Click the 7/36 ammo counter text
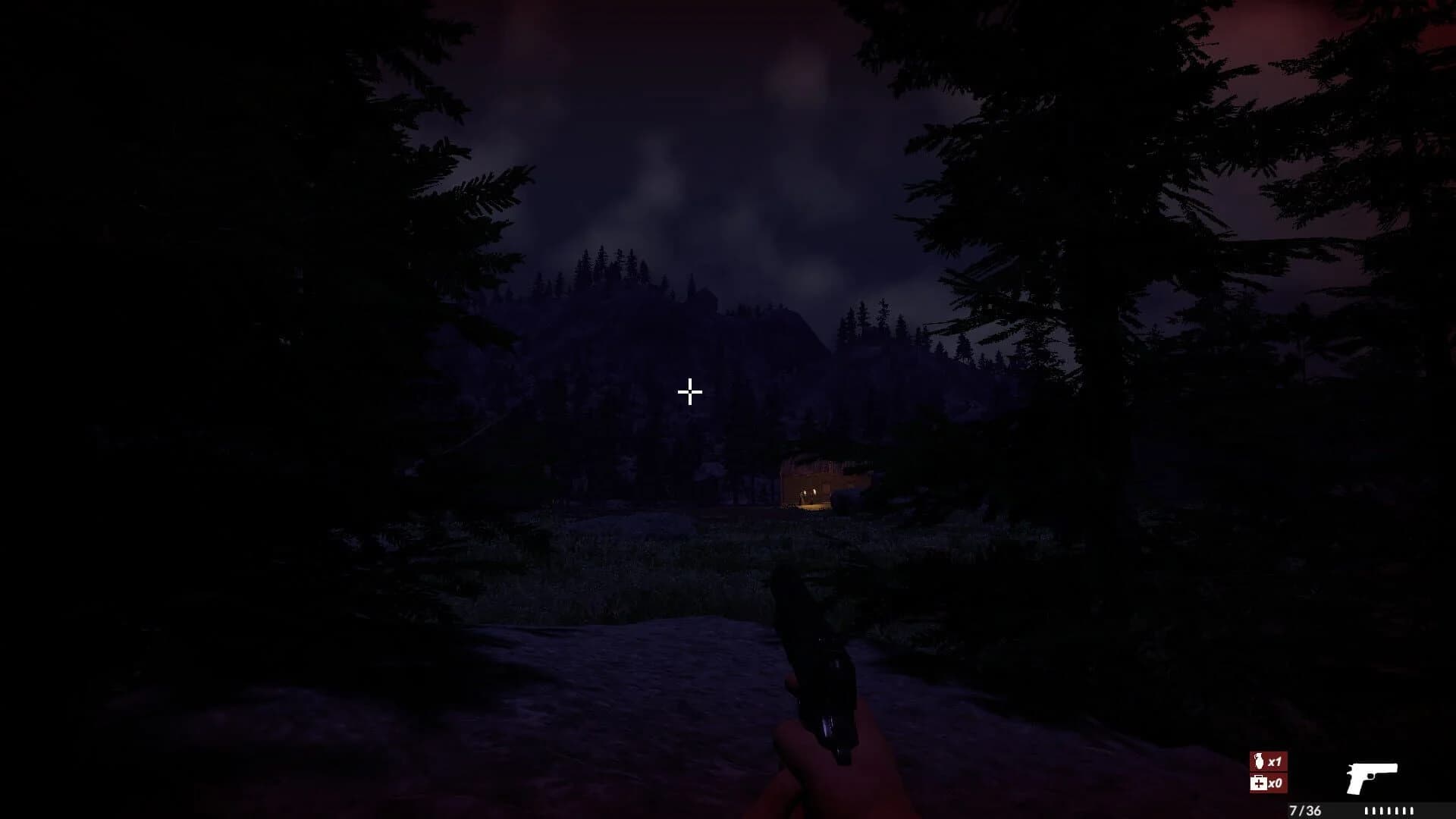 (x=1306, y=811)
